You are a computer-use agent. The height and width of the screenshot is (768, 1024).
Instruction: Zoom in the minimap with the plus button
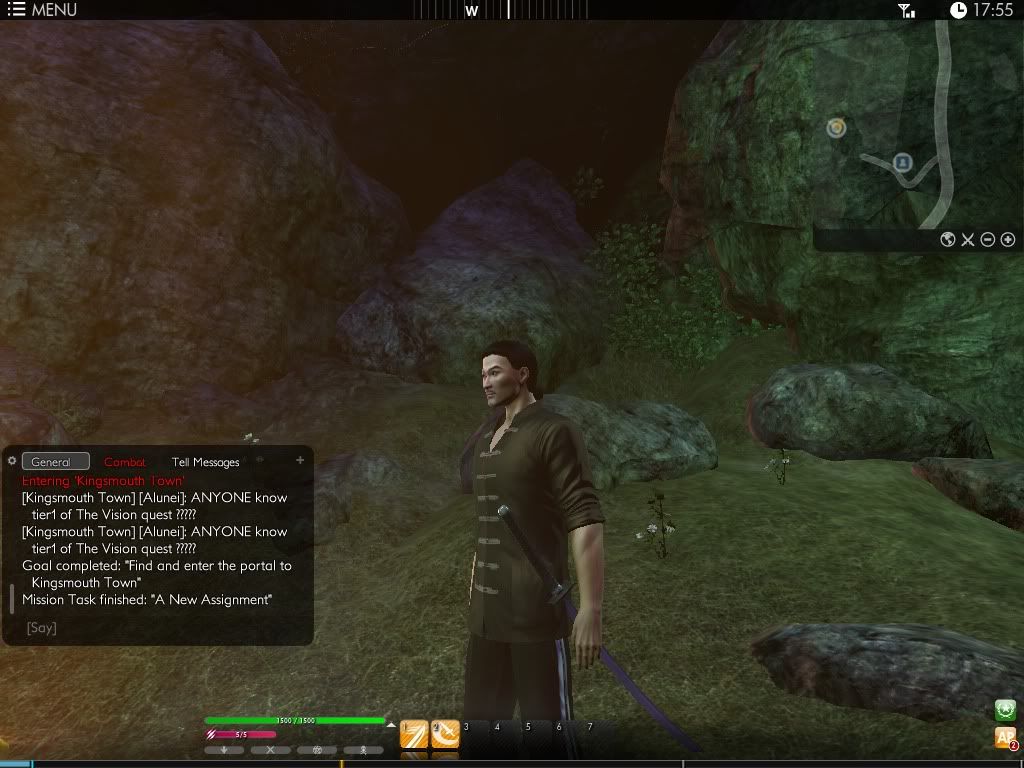pyautogui.click(x=1007, y=240)
